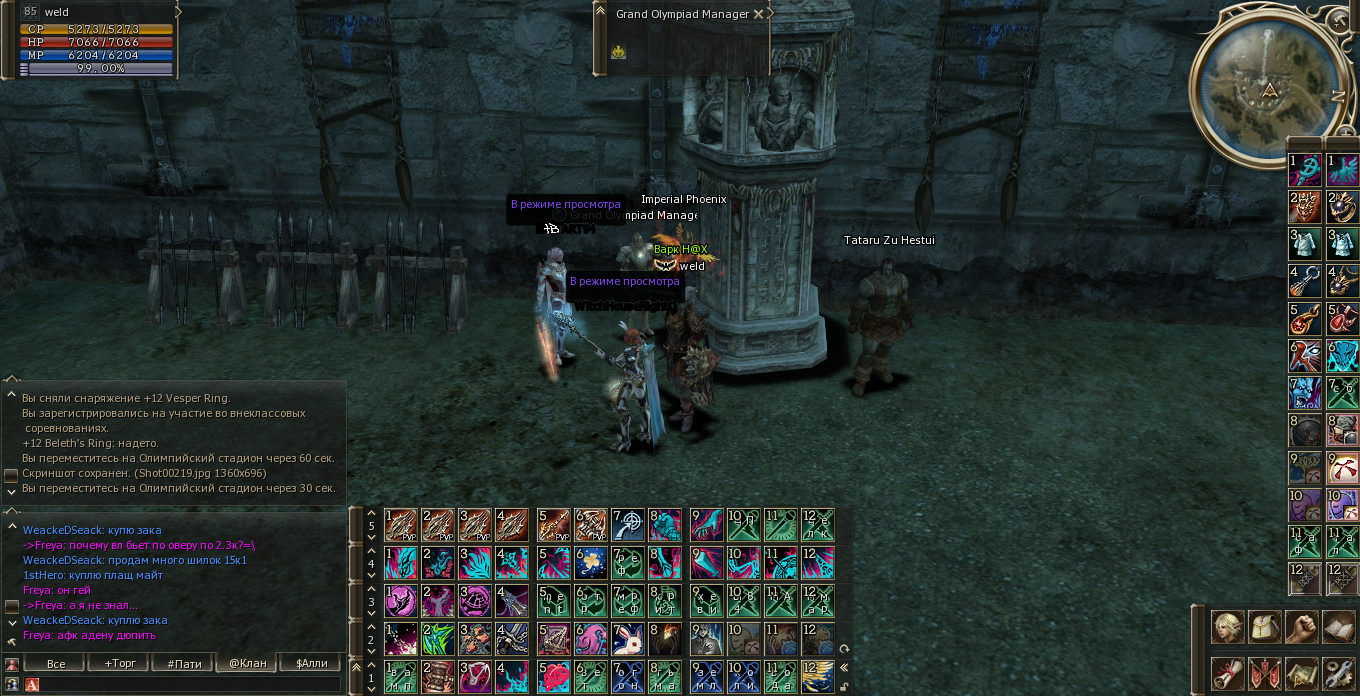1360x696 pixels.
Task: Activate the target crosshair action icon
Action: [628, 523]
